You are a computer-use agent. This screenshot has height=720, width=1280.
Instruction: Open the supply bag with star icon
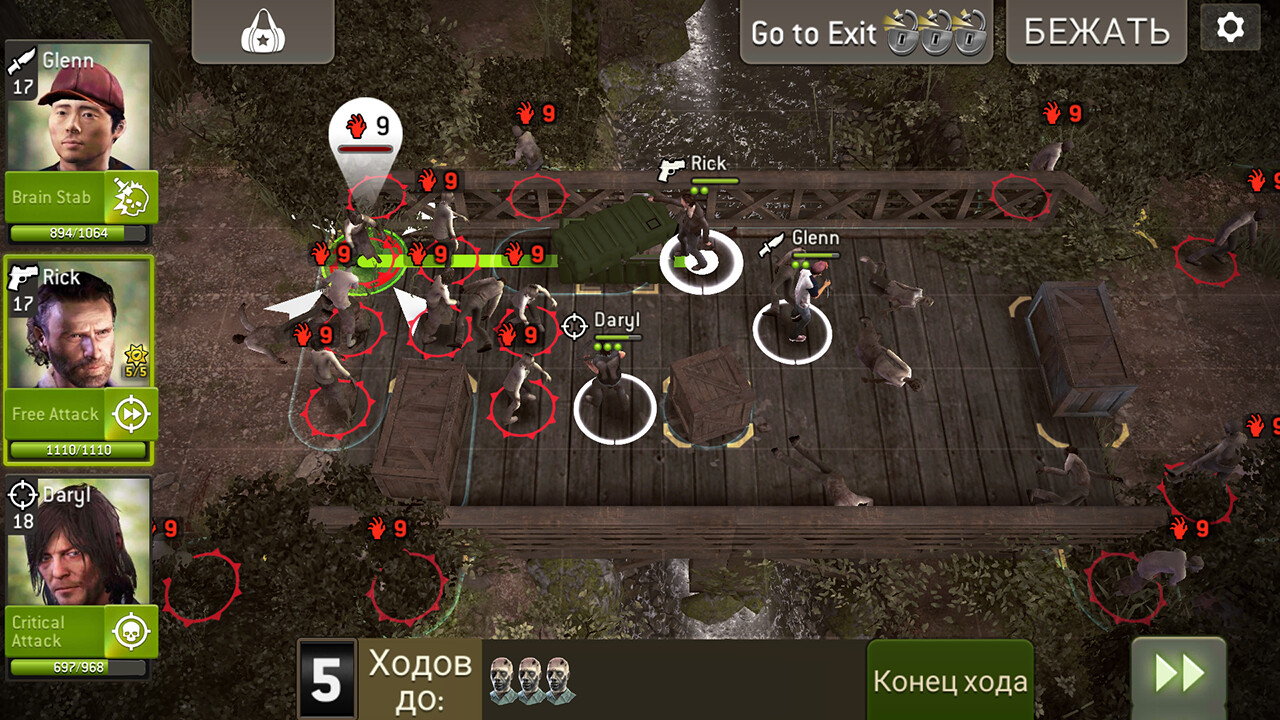point(262,30)
